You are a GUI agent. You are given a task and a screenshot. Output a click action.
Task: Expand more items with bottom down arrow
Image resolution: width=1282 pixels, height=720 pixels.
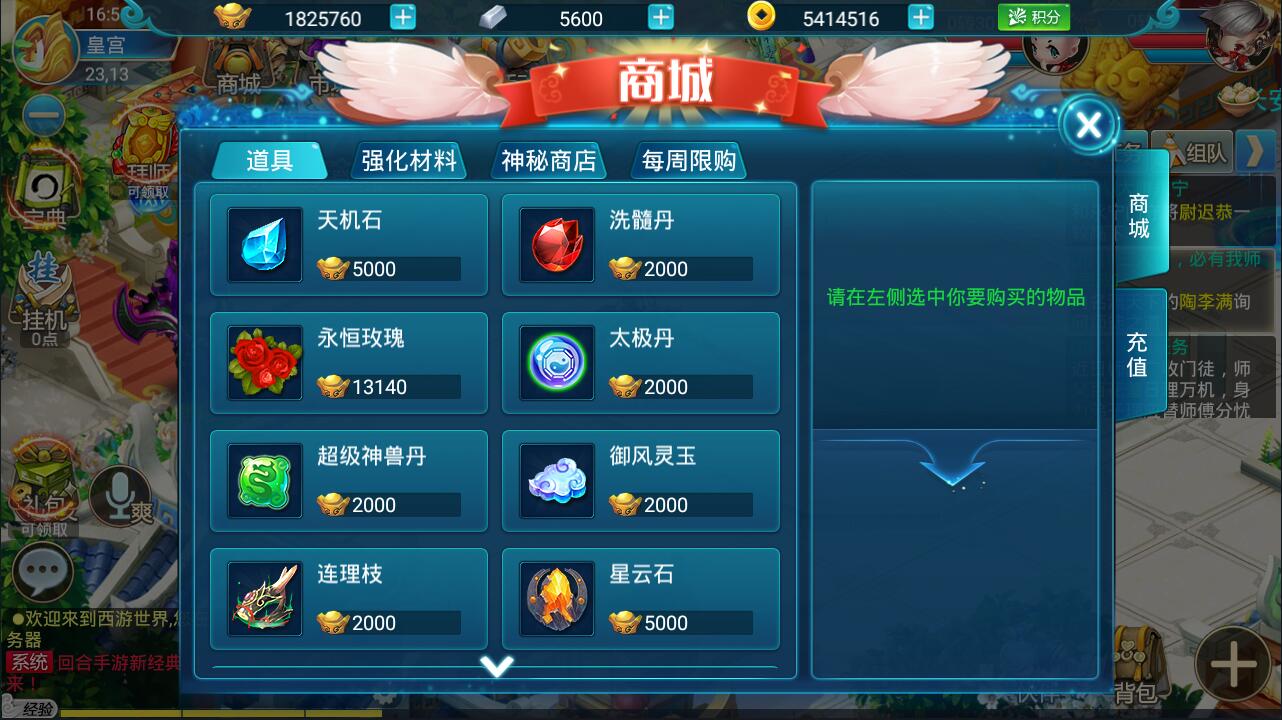pos(497,666)
